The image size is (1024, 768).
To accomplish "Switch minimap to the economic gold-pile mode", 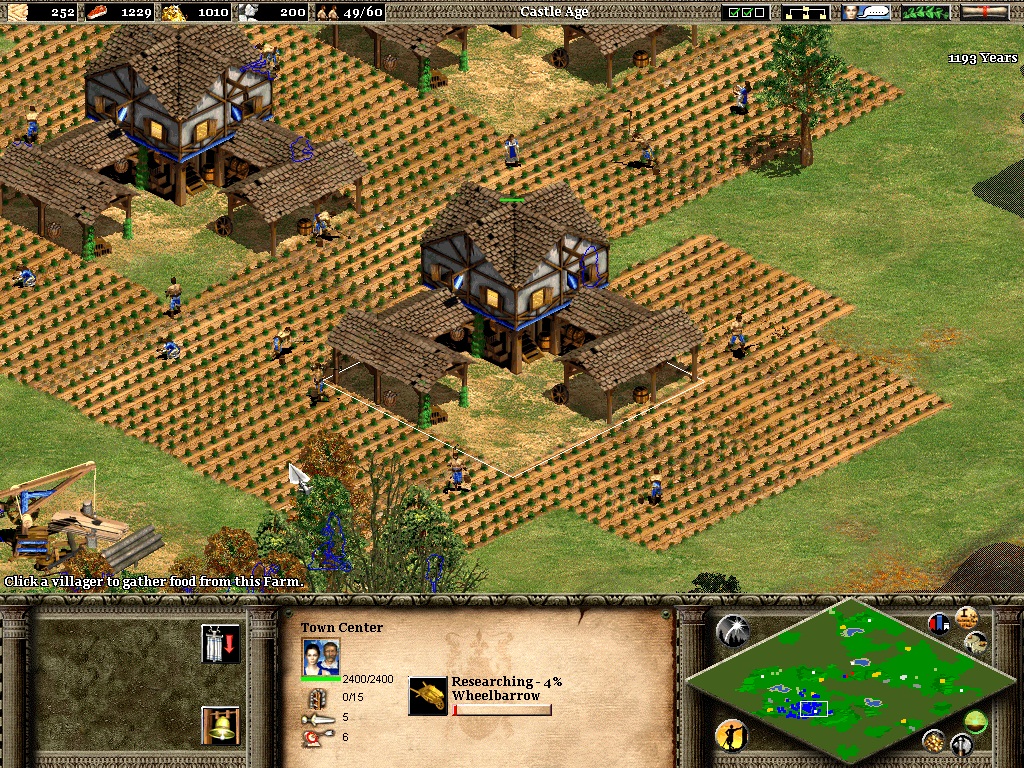I will 933,740.
